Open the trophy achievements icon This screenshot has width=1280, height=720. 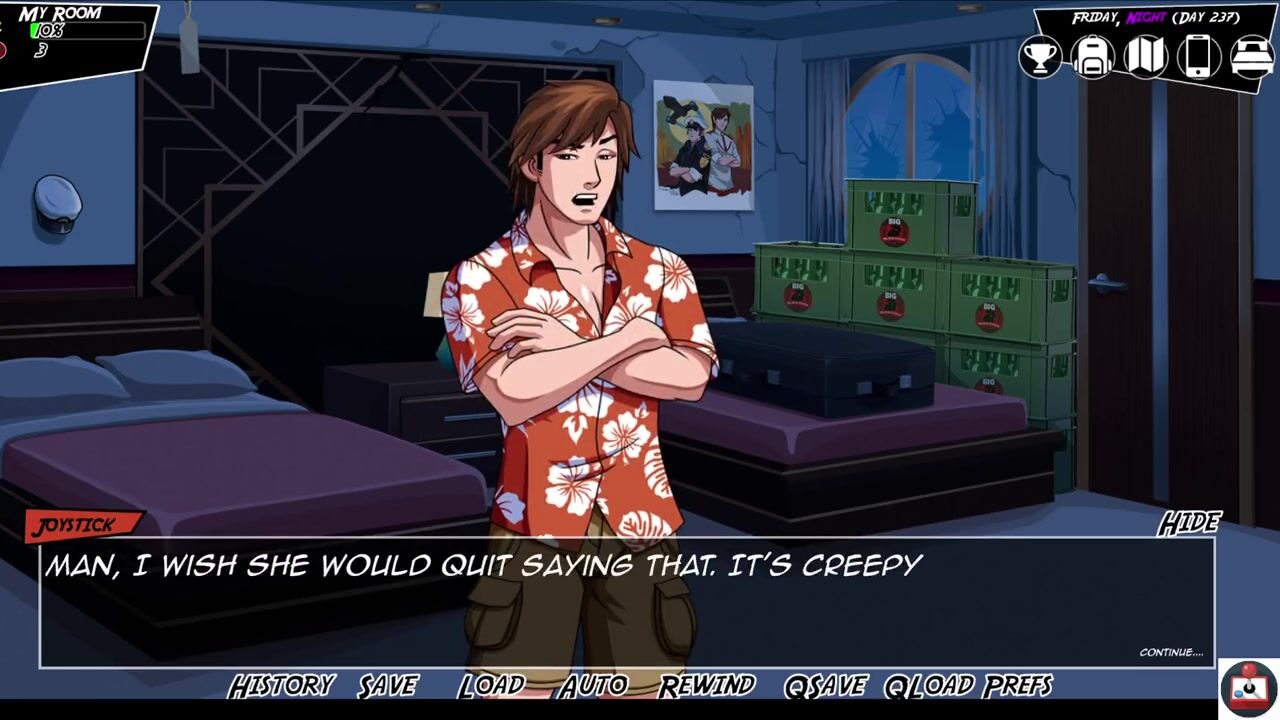click(1041, 56)
